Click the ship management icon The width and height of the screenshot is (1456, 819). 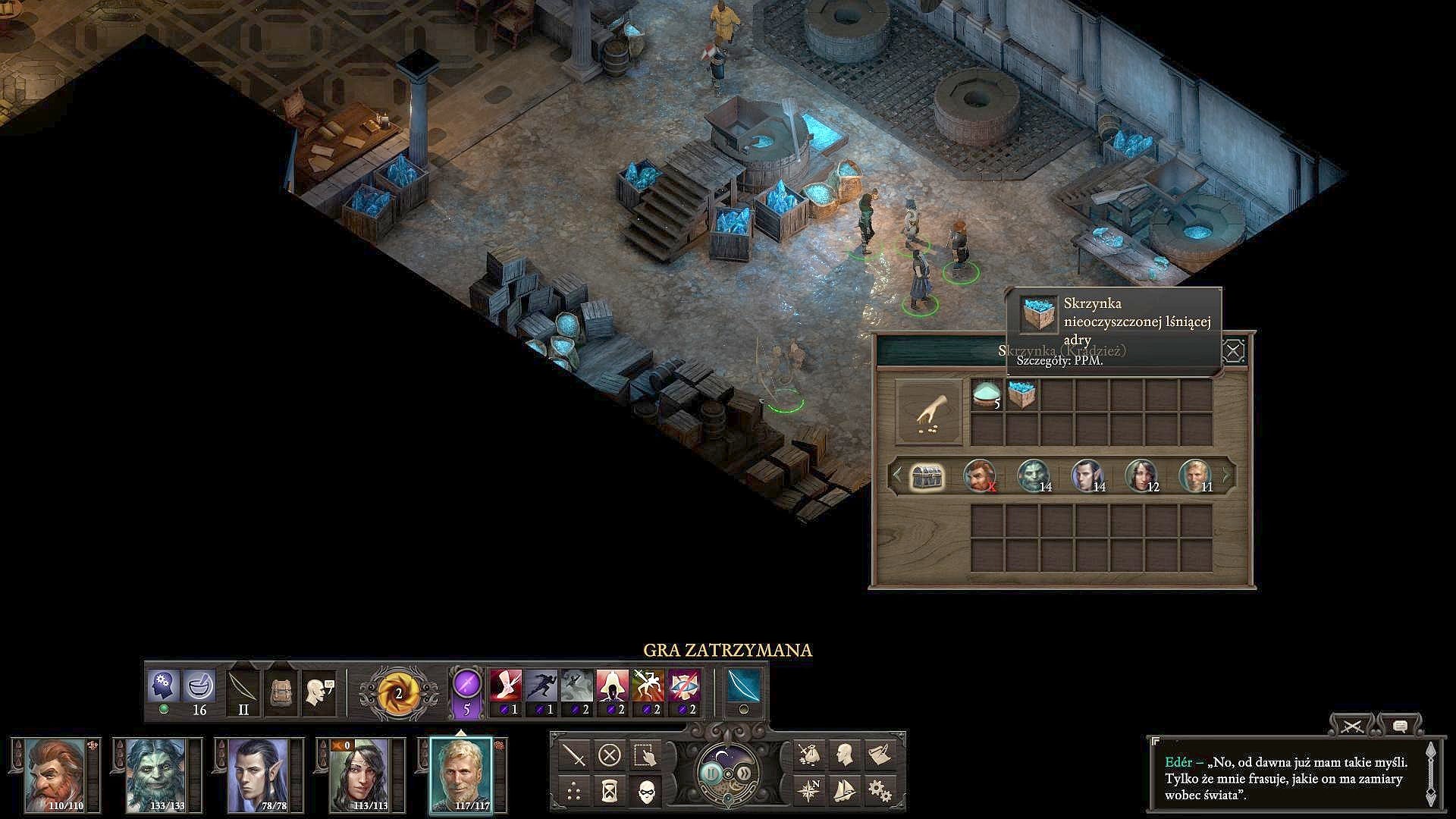point(846,792)
